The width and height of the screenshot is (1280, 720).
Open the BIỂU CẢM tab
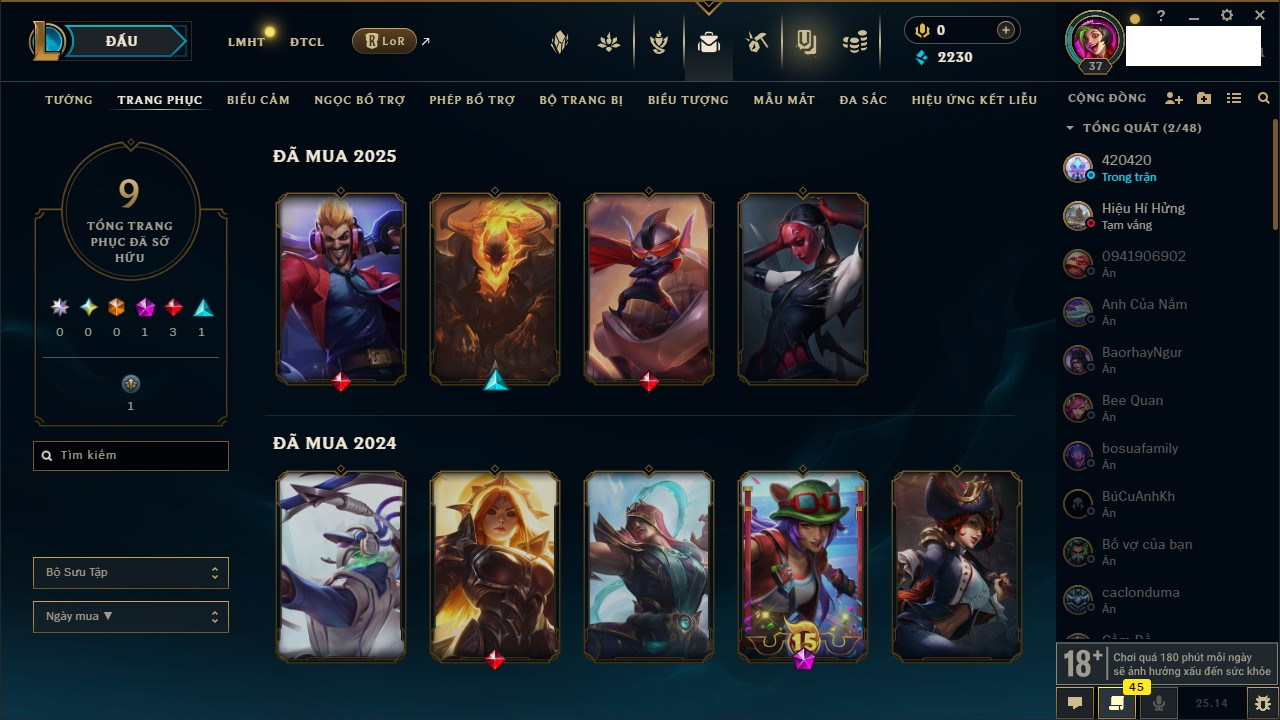point(258,100)
